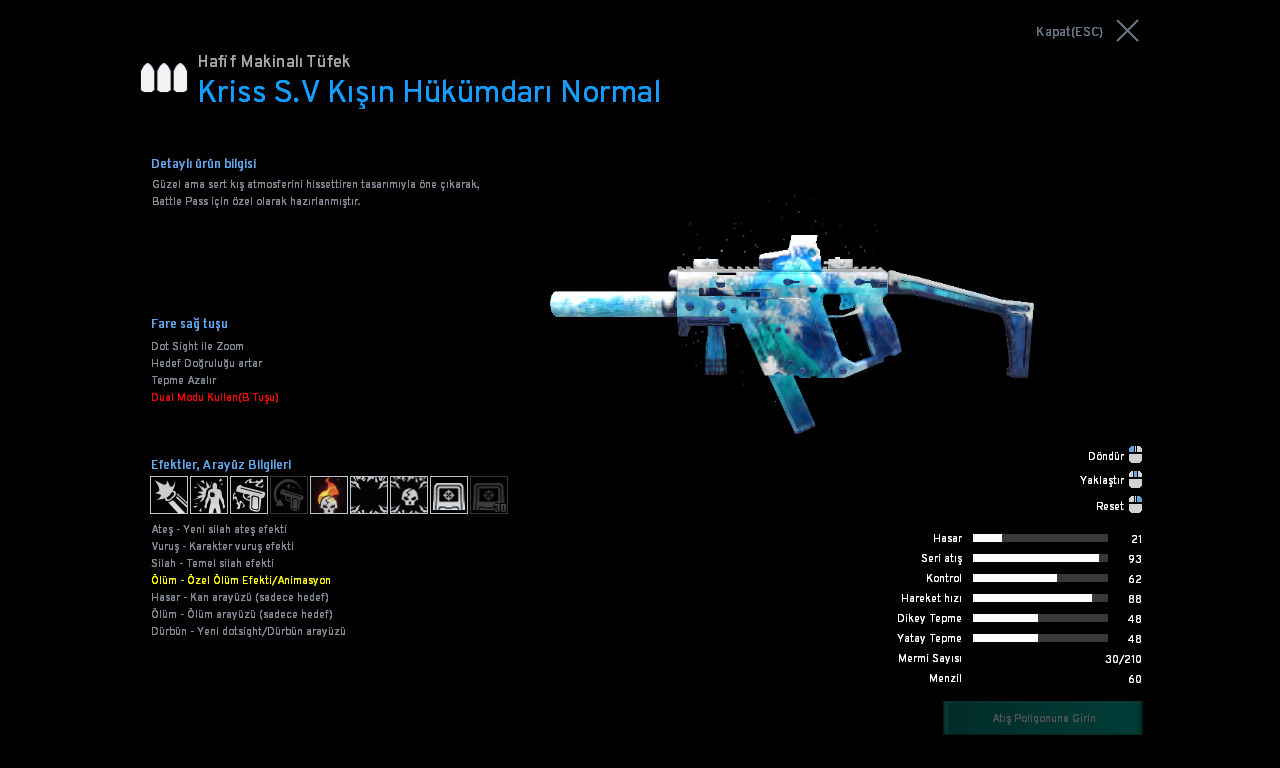Select the dimmed 3D scope icon
The image size is (1280, 768).
pyautogui.click(x=489, y=495)
